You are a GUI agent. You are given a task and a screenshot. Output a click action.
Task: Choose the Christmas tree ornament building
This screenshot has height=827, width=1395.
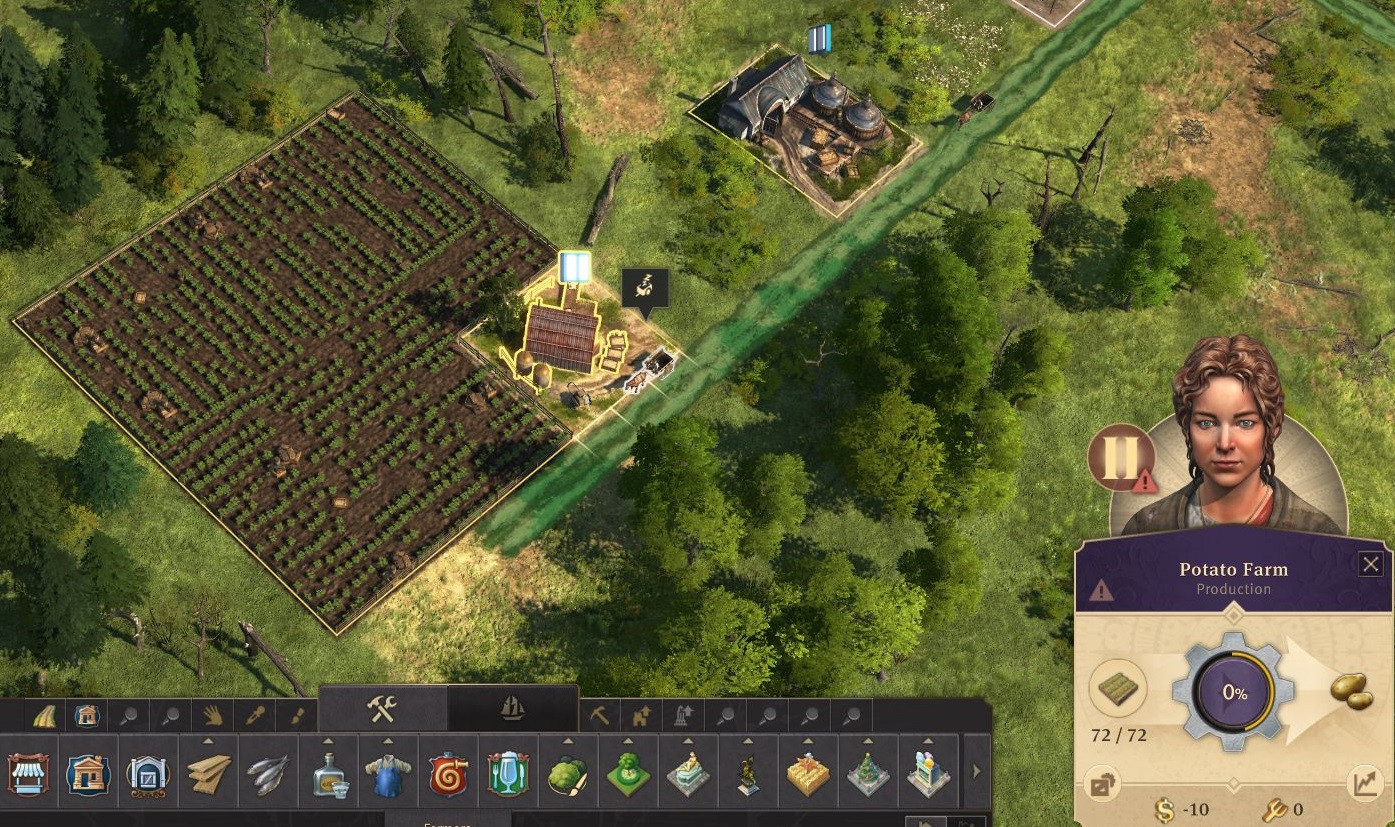868,775
